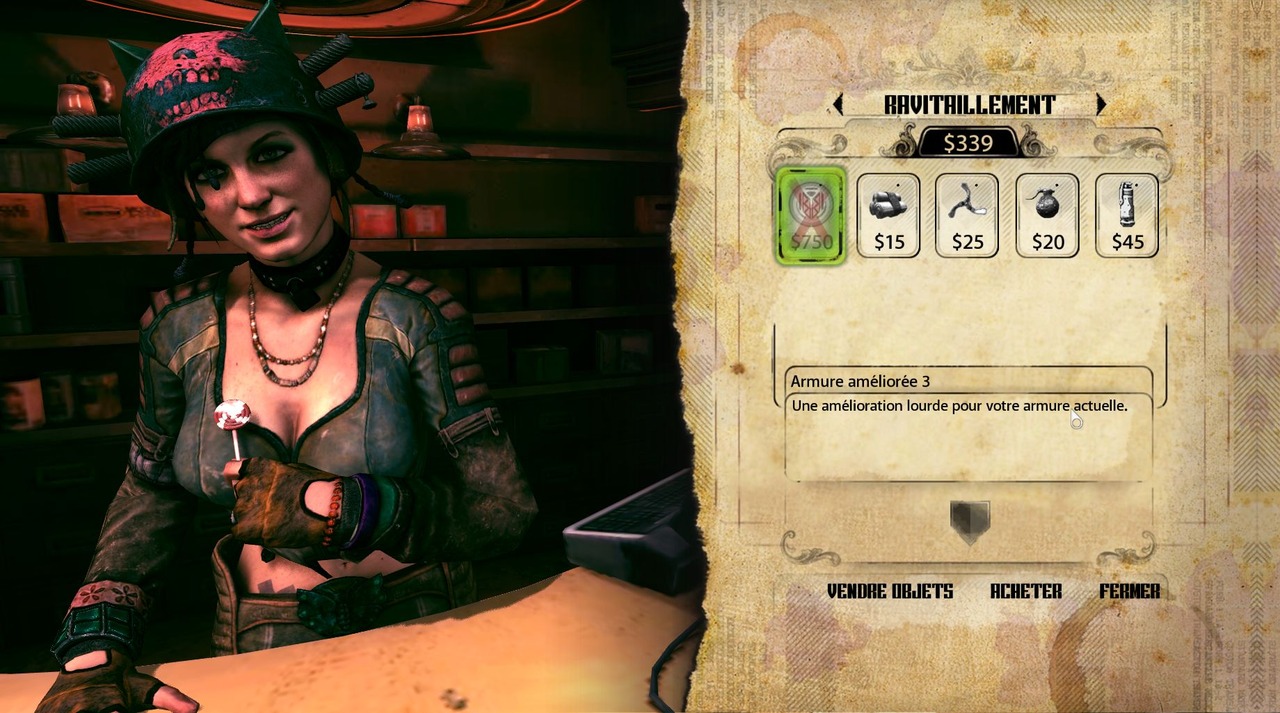Select the $45 item slot
Viewport: 1280px width, 713px height.
(1127, 215)
